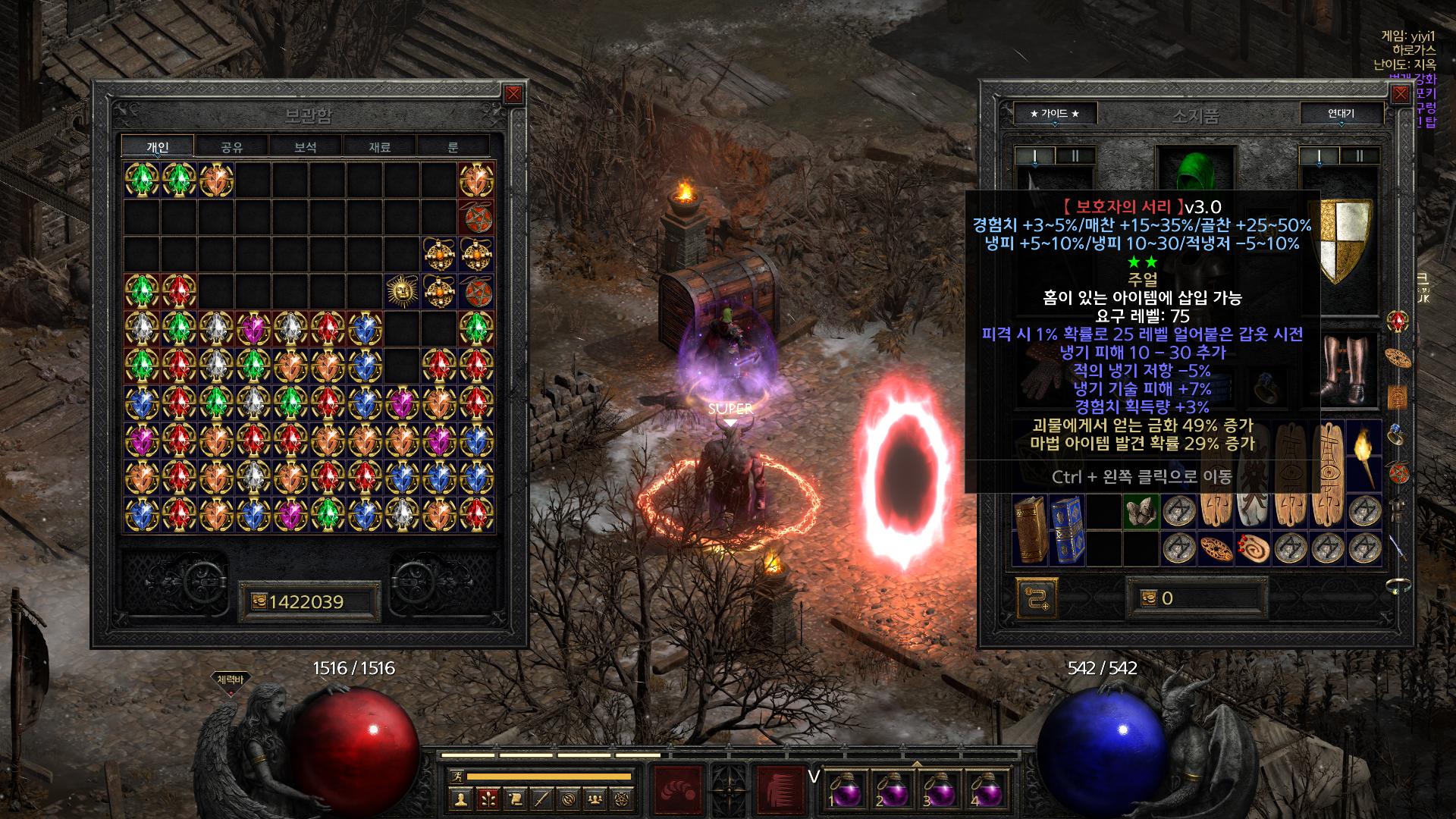The width and height of the screenshot is (1456, 819).
Task: Pick the golden sun face charm in stash
Action: pyautogui.click(x=402, y=291)
